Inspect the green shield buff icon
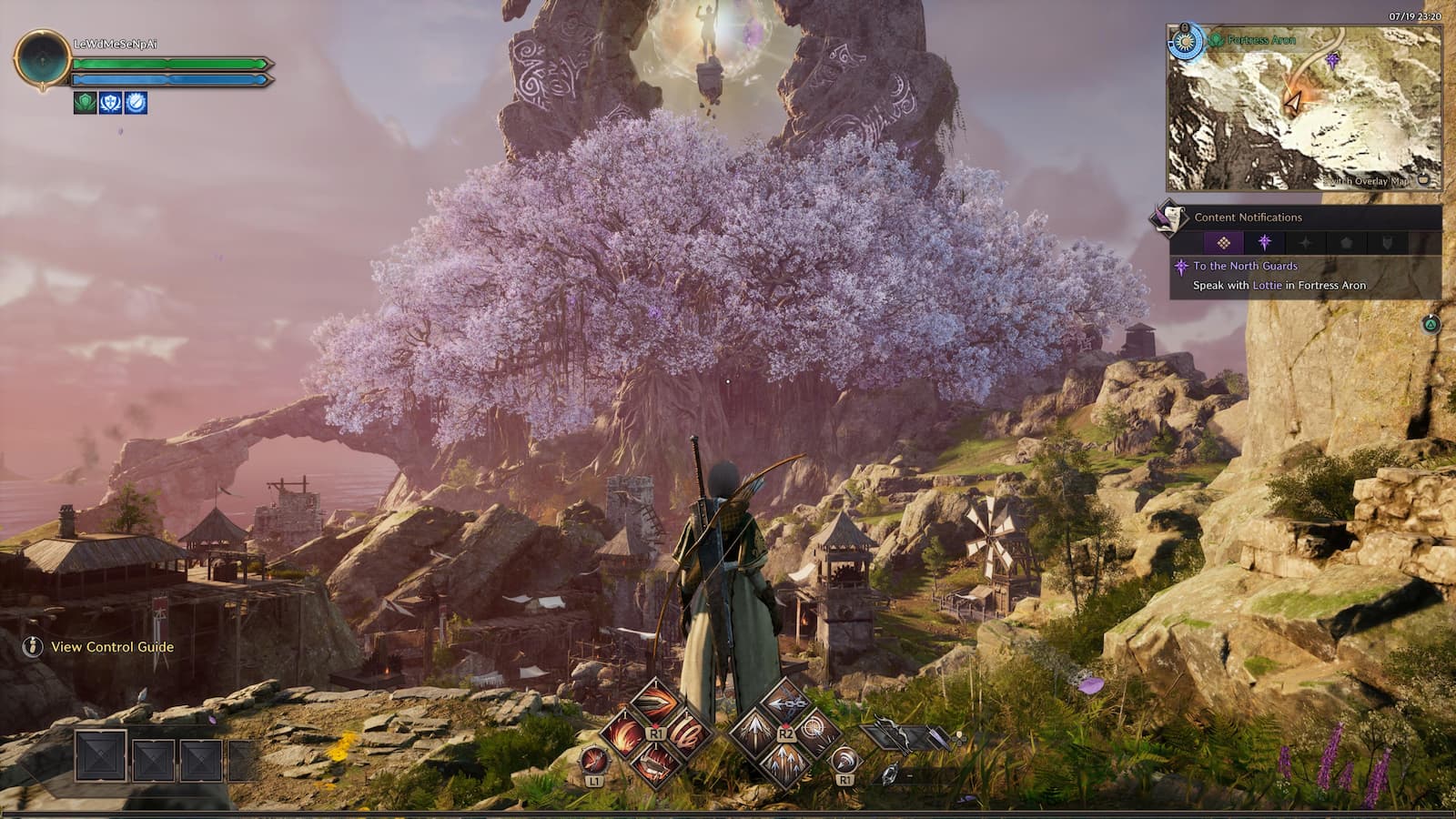This screenshot has height=819, width=1456. click(85, 103)
